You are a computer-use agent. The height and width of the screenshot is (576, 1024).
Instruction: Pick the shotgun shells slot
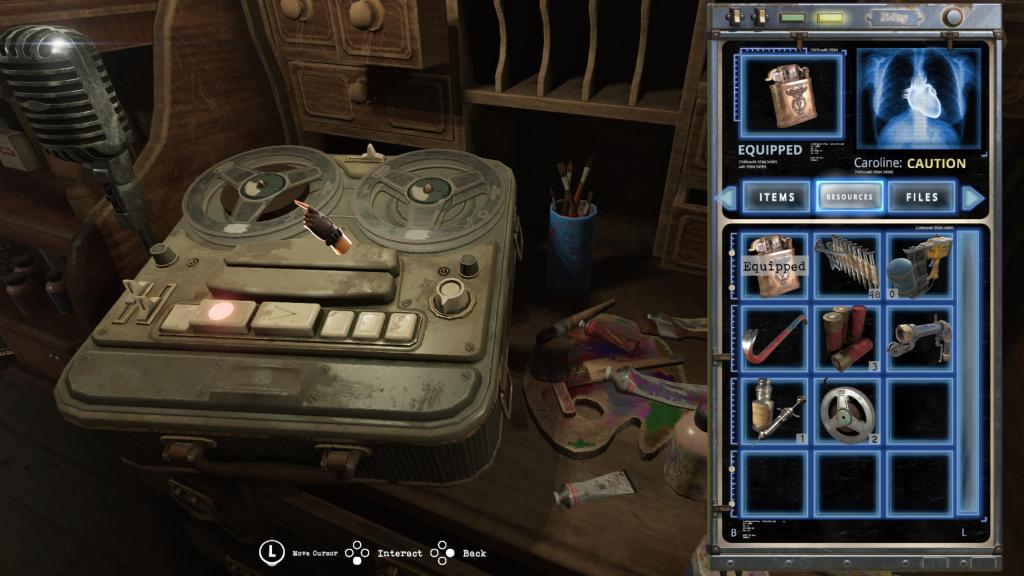click(x=847, y=338)
